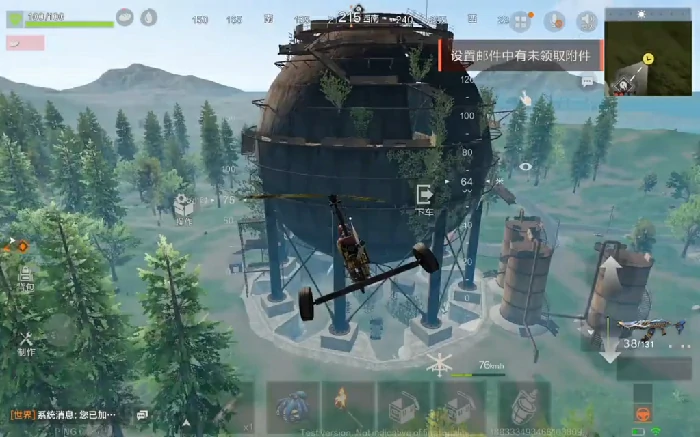Tap the vehicle descend down arrow

coord(609,345)
